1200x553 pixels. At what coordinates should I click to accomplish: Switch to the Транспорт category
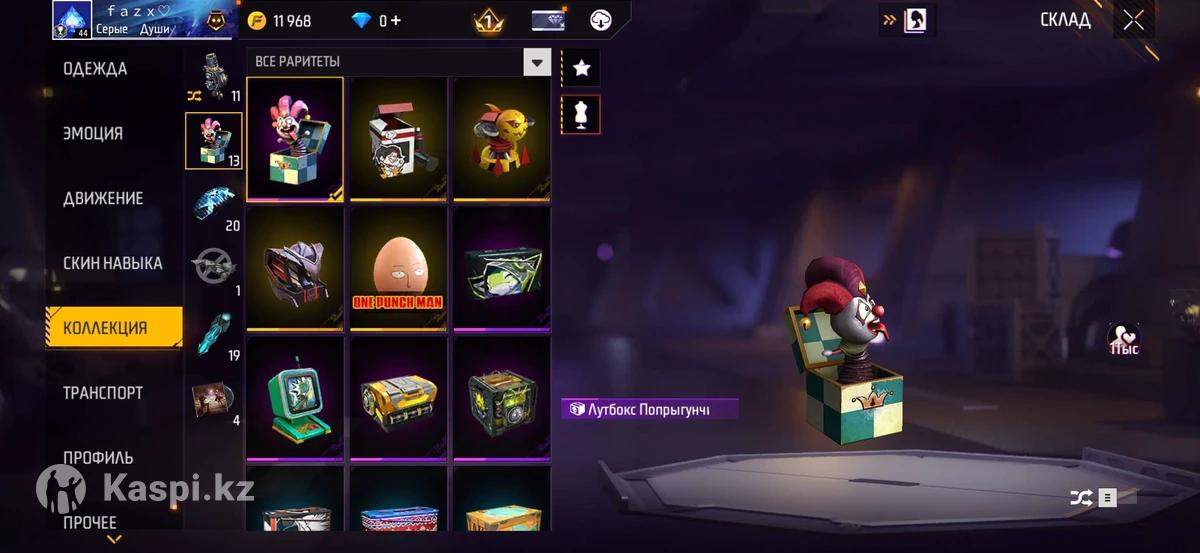(x=102, y=393)
